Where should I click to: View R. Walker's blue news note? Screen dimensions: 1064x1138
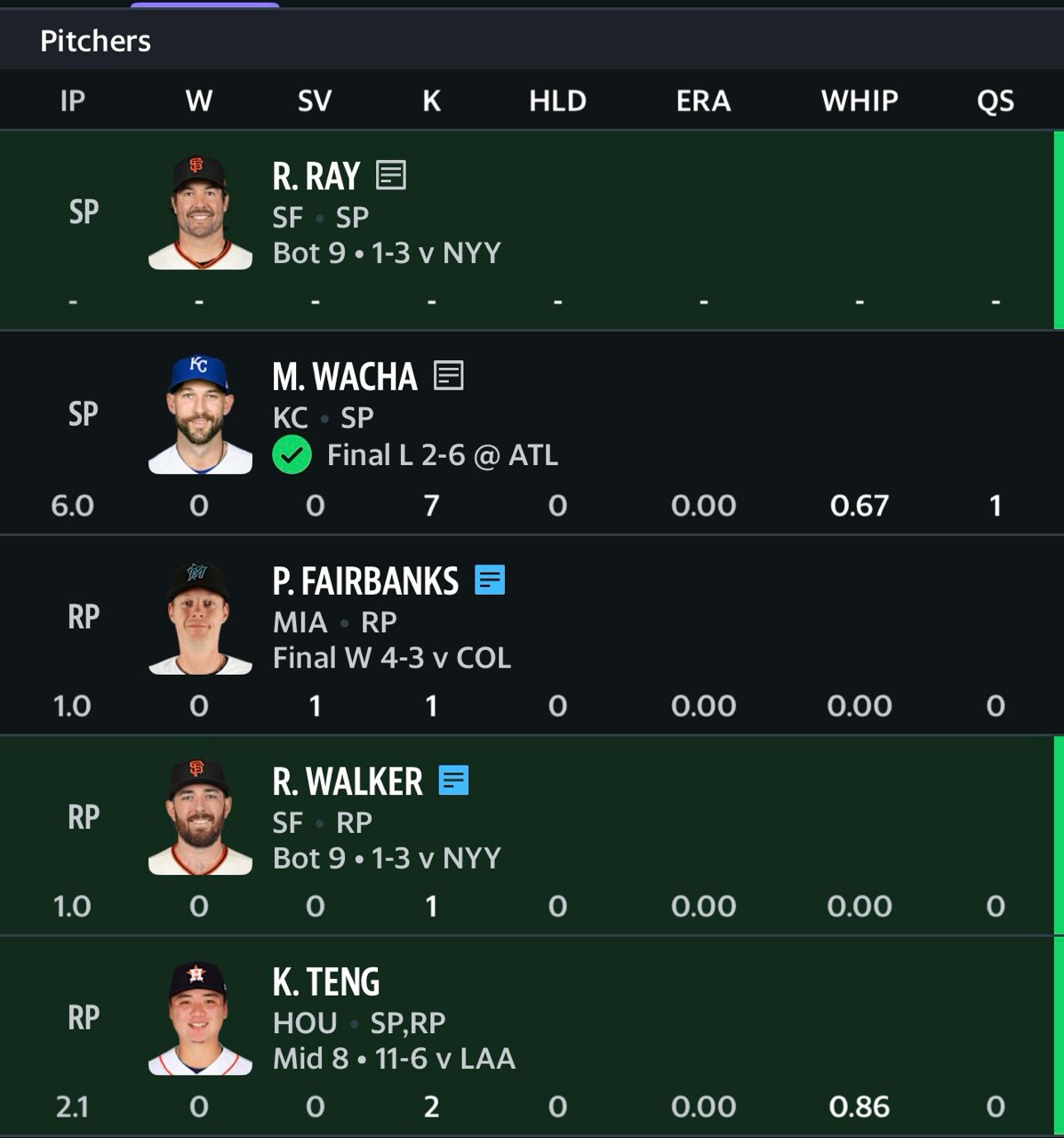tap(453, 781)
